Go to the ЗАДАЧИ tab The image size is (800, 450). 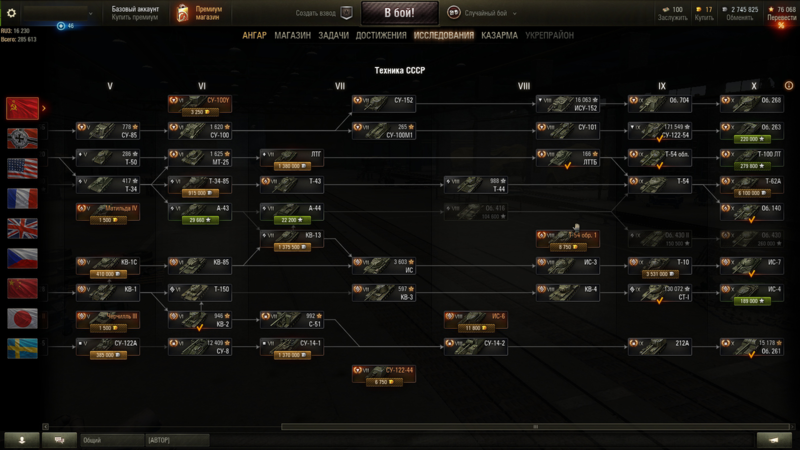pyautogui.click(x=334, y=35)
